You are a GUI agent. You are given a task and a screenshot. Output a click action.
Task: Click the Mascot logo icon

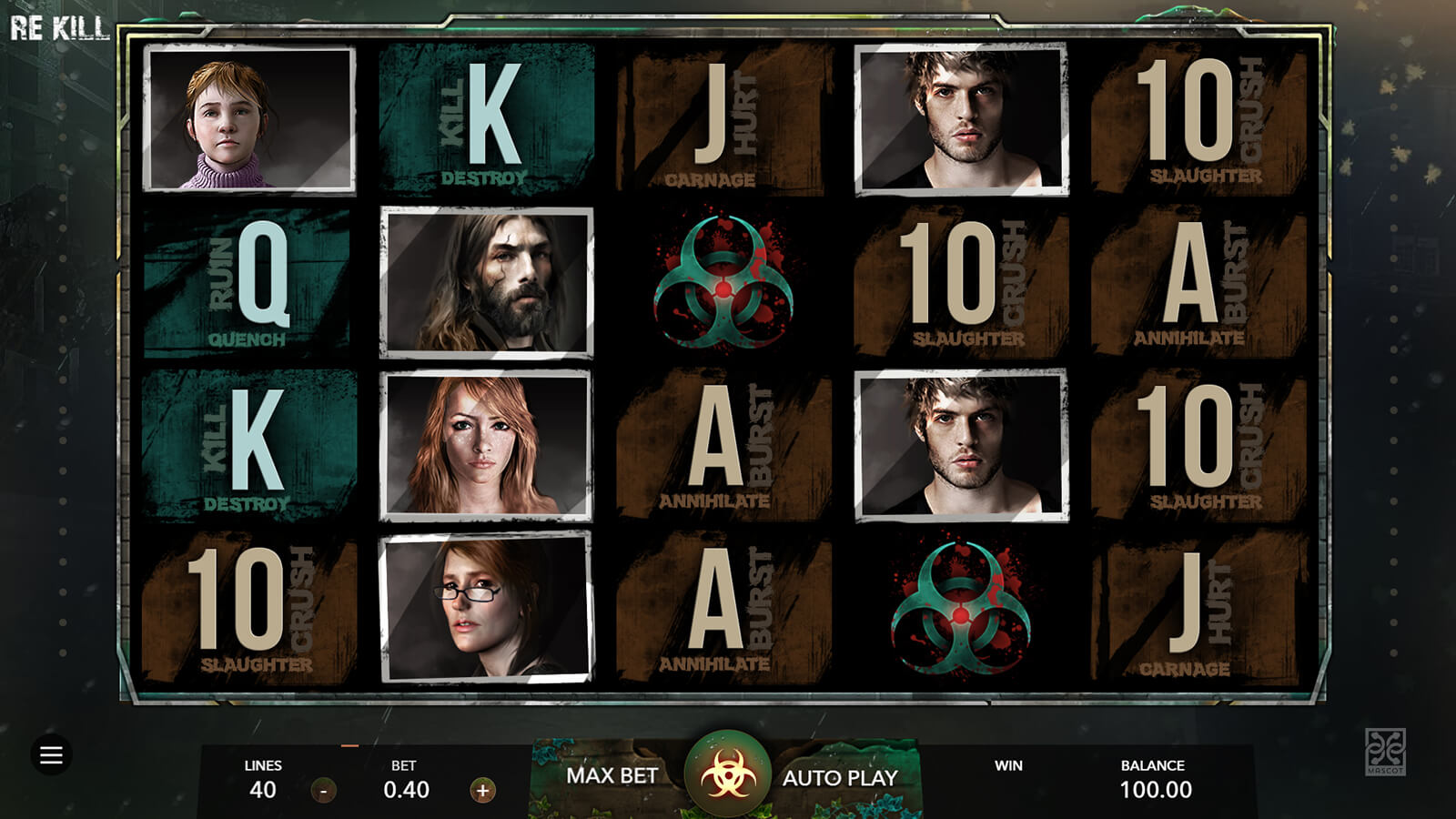coord(1385,752)
